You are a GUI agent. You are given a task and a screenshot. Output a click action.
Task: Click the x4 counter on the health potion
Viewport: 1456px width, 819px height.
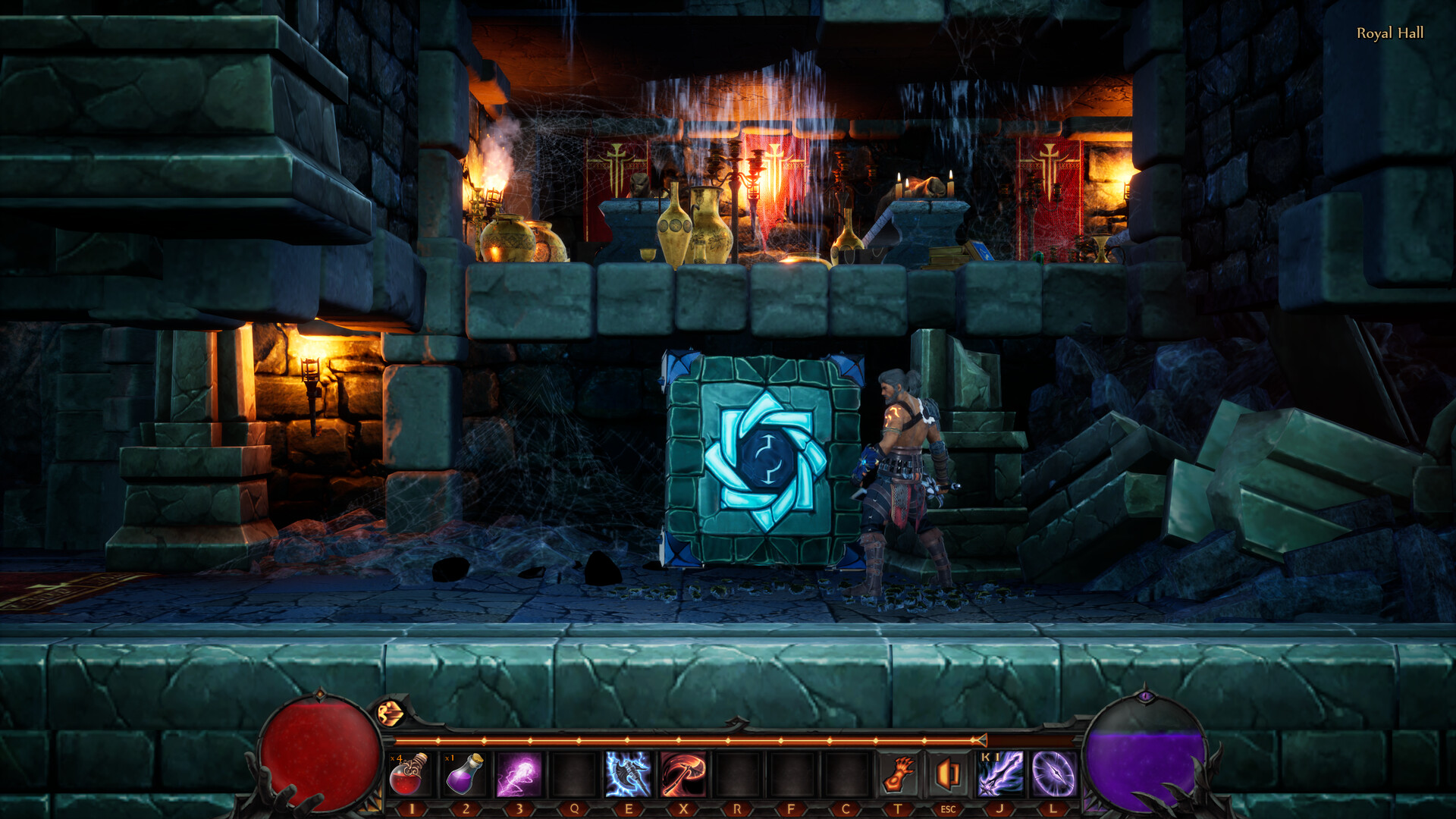pos(394,758)
